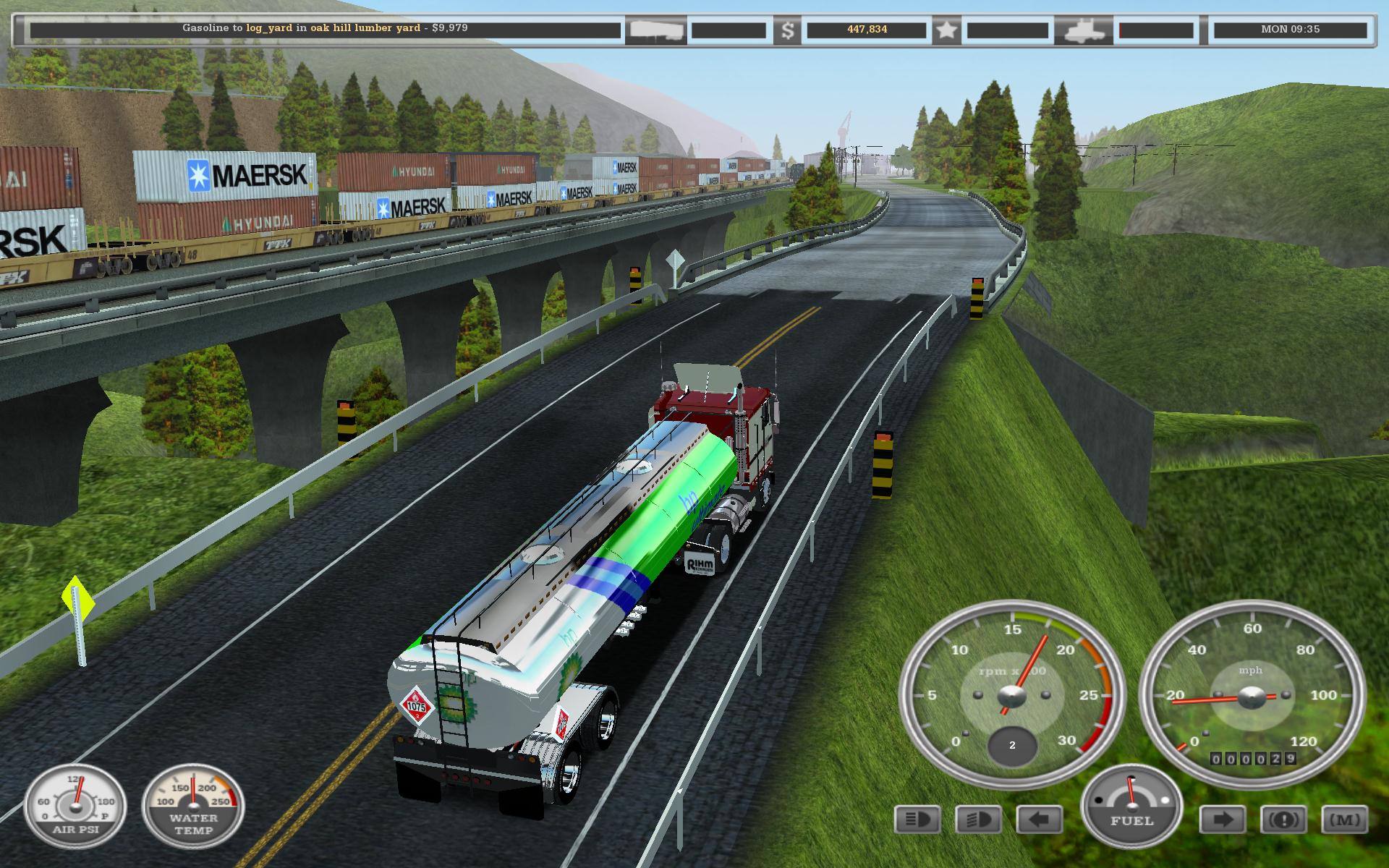Activate the right turn signal arrow

point(1223,820)
